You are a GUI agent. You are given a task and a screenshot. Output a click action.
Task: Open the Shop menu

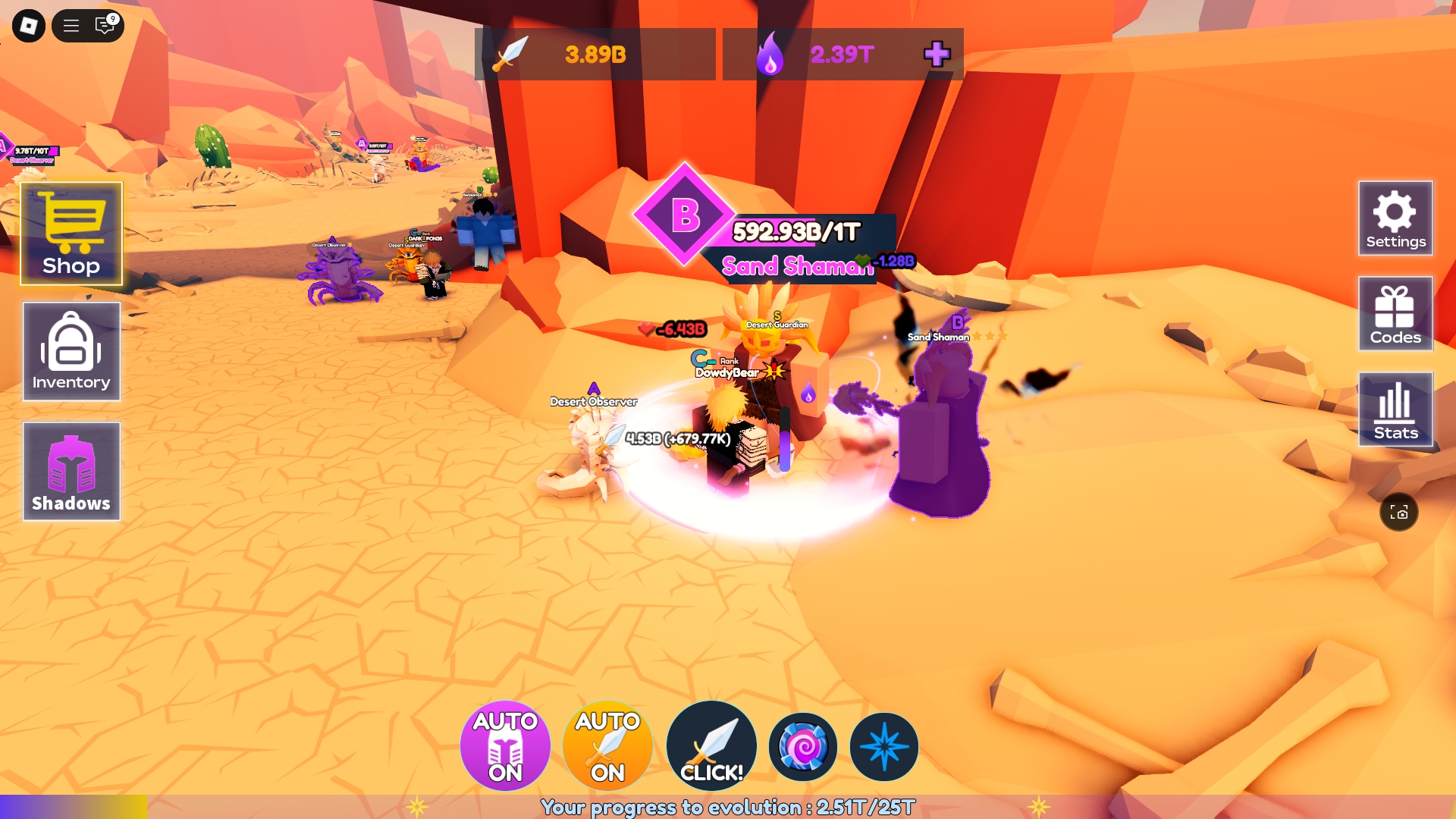(71, 234)
